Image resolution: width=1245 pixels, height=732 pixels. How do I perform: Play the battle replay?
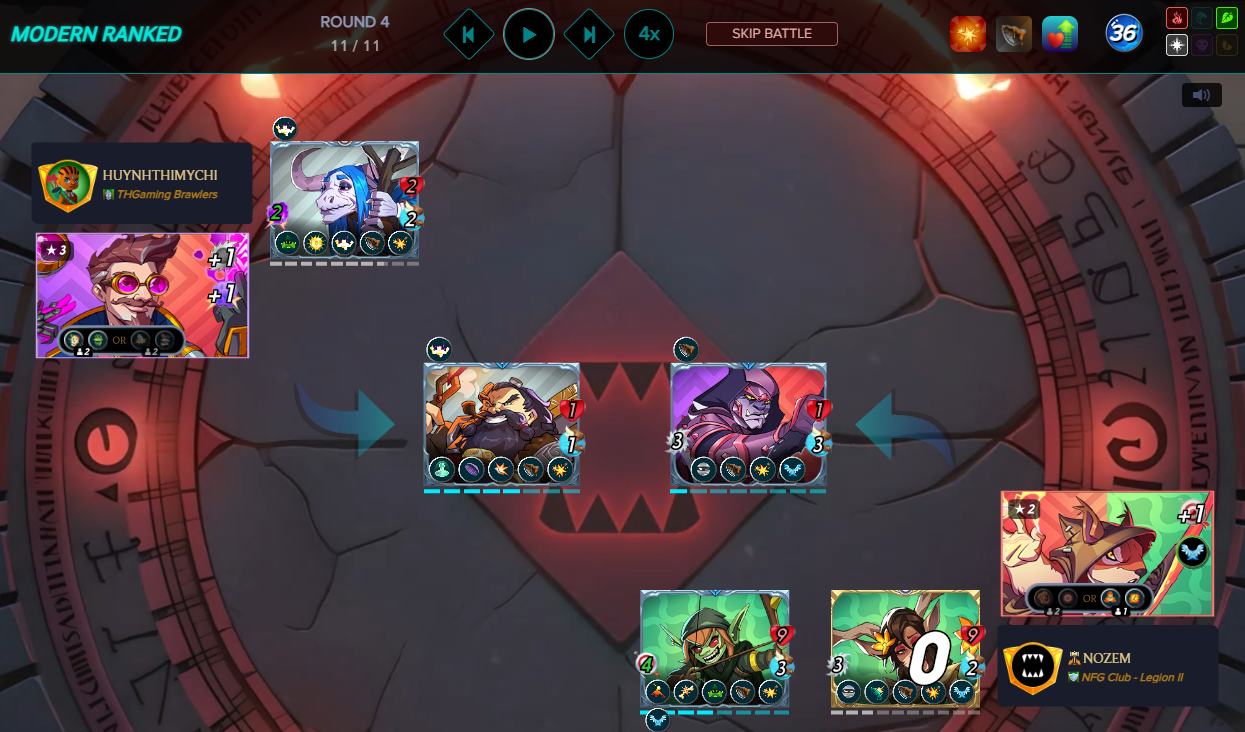point(529,34)
